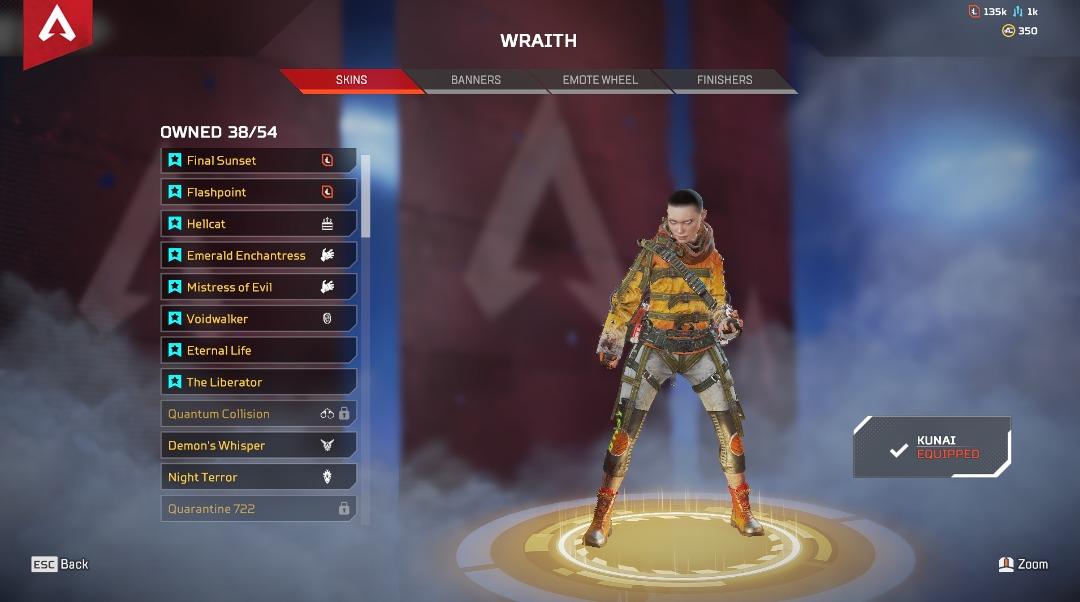Select the Eternal Life skin
Image resolution: width=1080 pixels, height=602 pixels.
pyautogui.click(x=258, y=351)
